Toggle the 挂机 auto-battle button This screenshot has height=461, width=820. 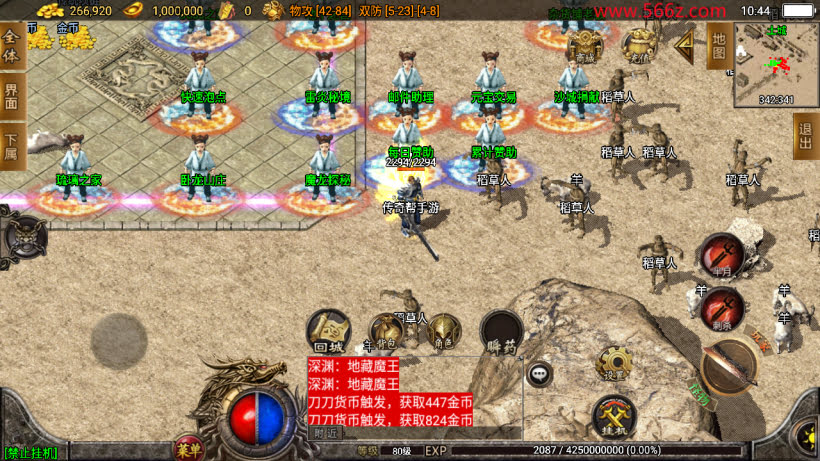click(x=613, y=416)
